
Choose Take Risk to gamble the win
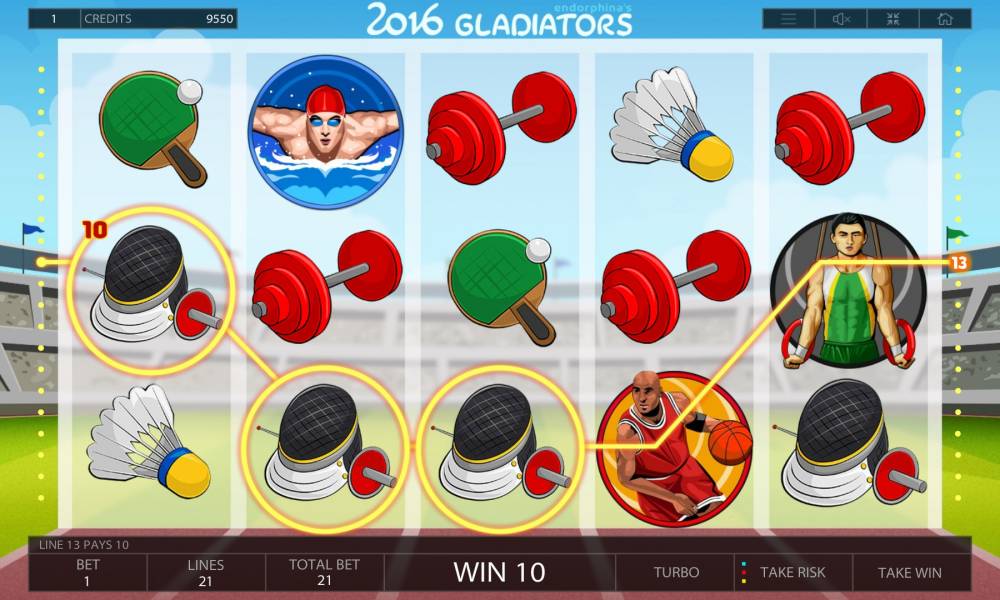click(x=792, y=573)
